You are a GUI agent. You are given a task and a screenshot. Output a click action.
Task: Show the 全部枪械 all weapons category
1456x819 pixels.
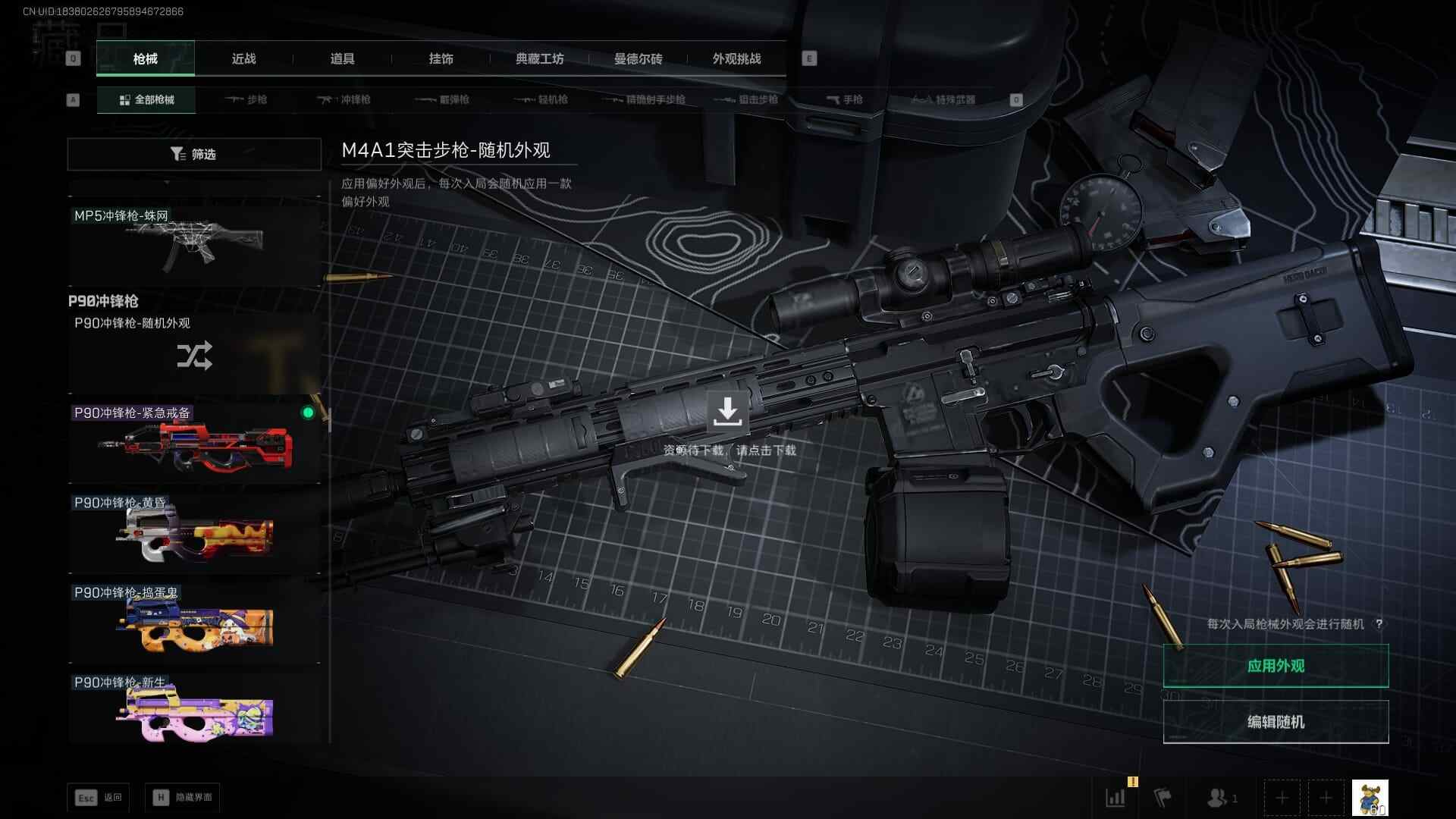146,100
